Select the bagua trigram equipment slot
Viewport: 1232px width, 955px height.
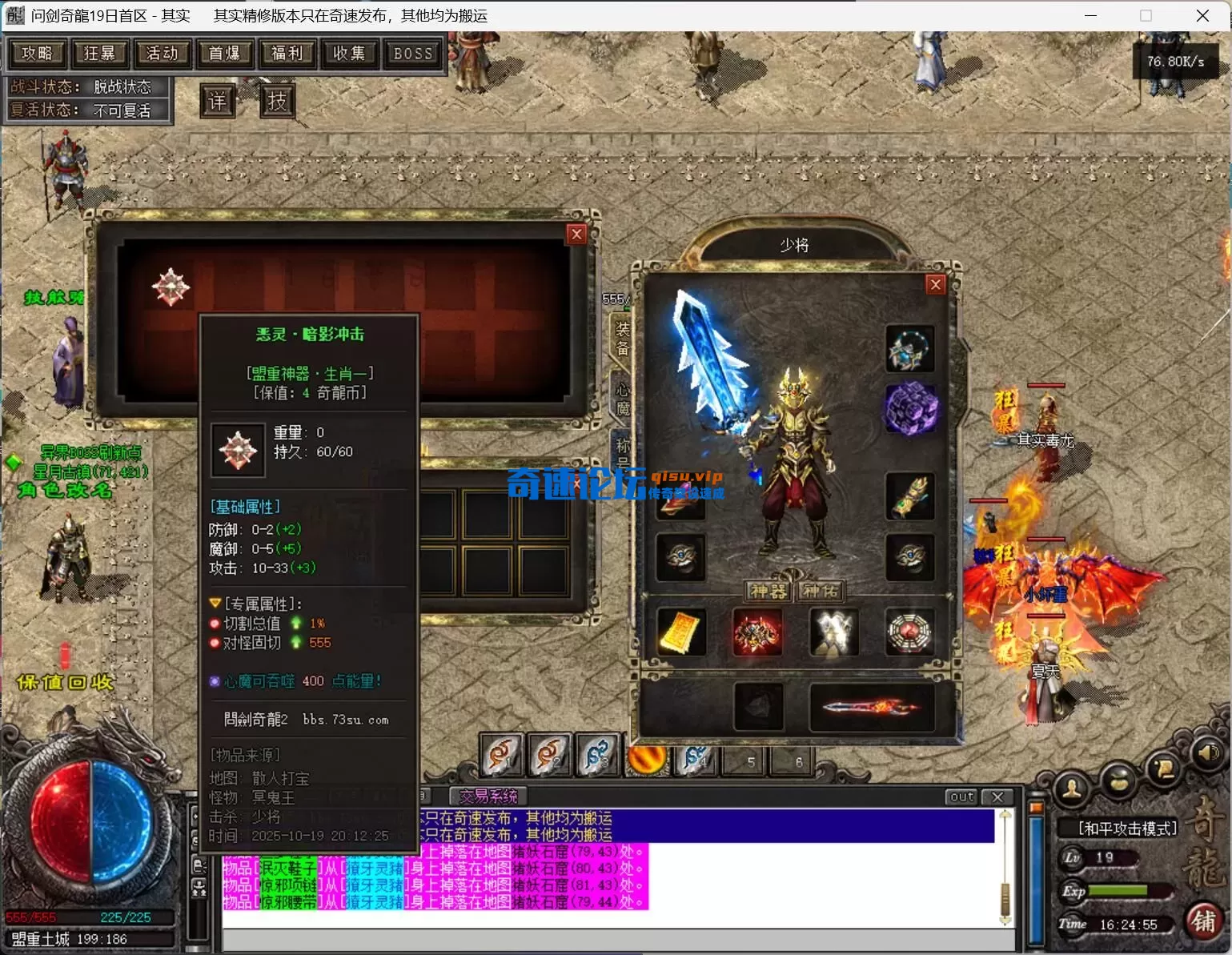[910, 632]
